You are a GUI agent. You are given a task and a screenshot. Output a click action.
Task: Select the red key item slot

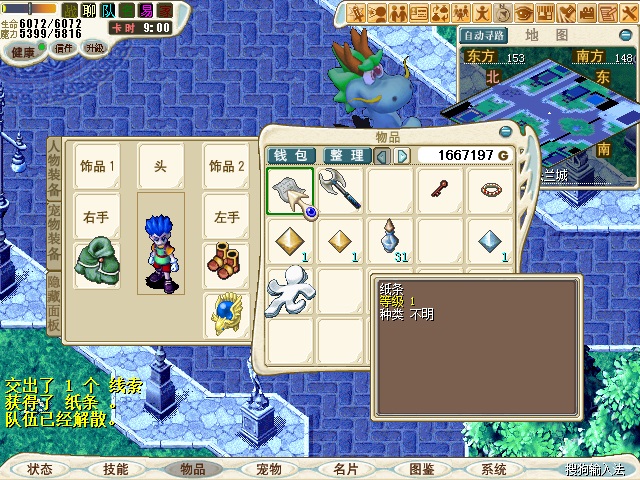point(440,189)
